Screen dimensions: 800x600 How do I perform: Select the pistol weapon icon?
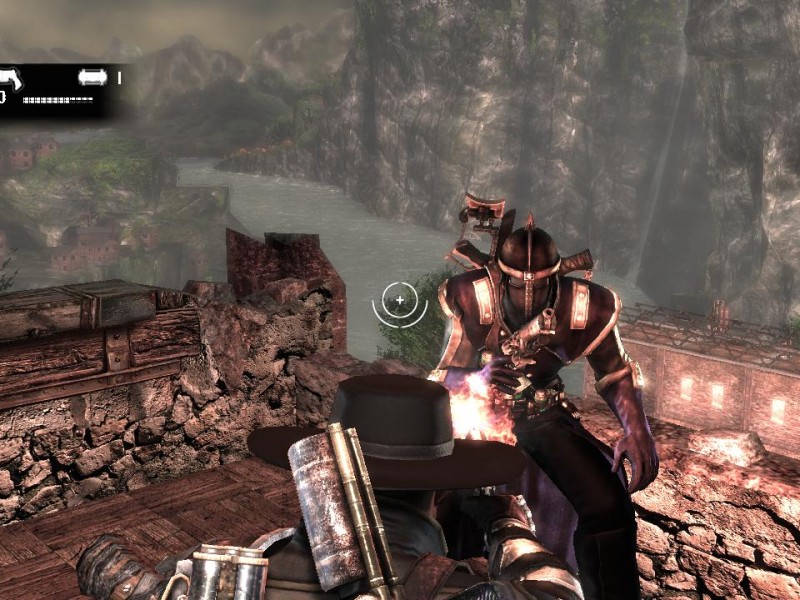coord(12,77)
